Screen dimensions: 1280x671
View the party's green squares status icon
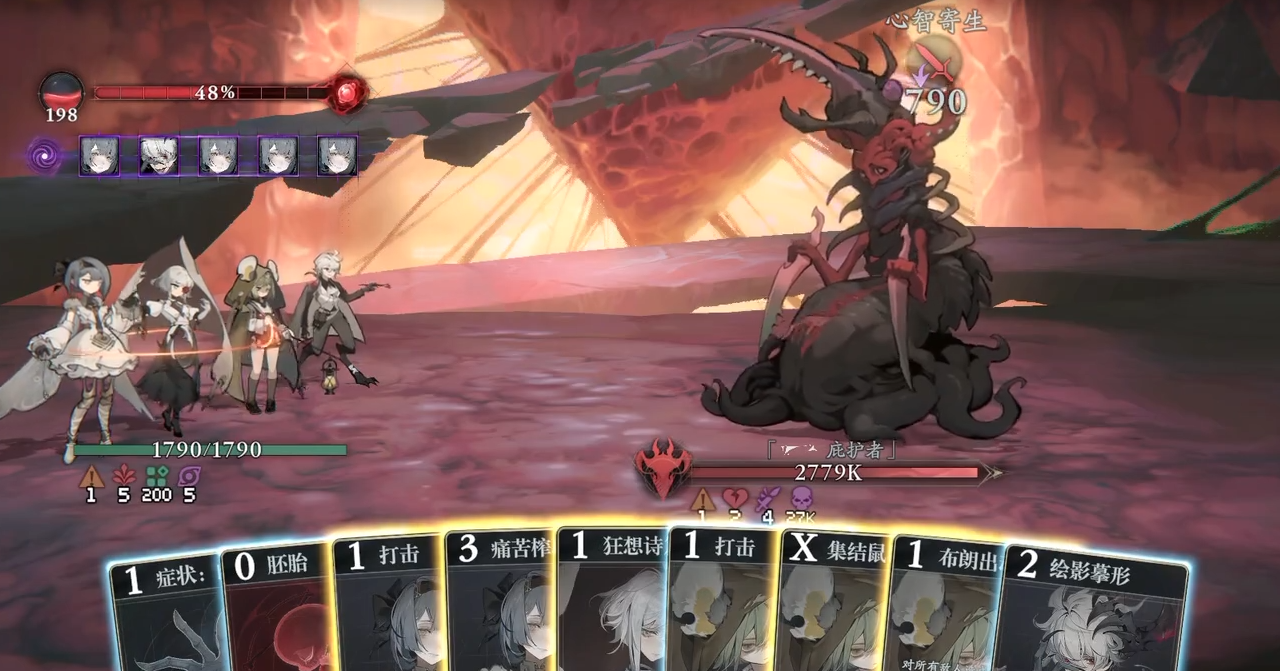pyautogui.click(x=156, y=477)
